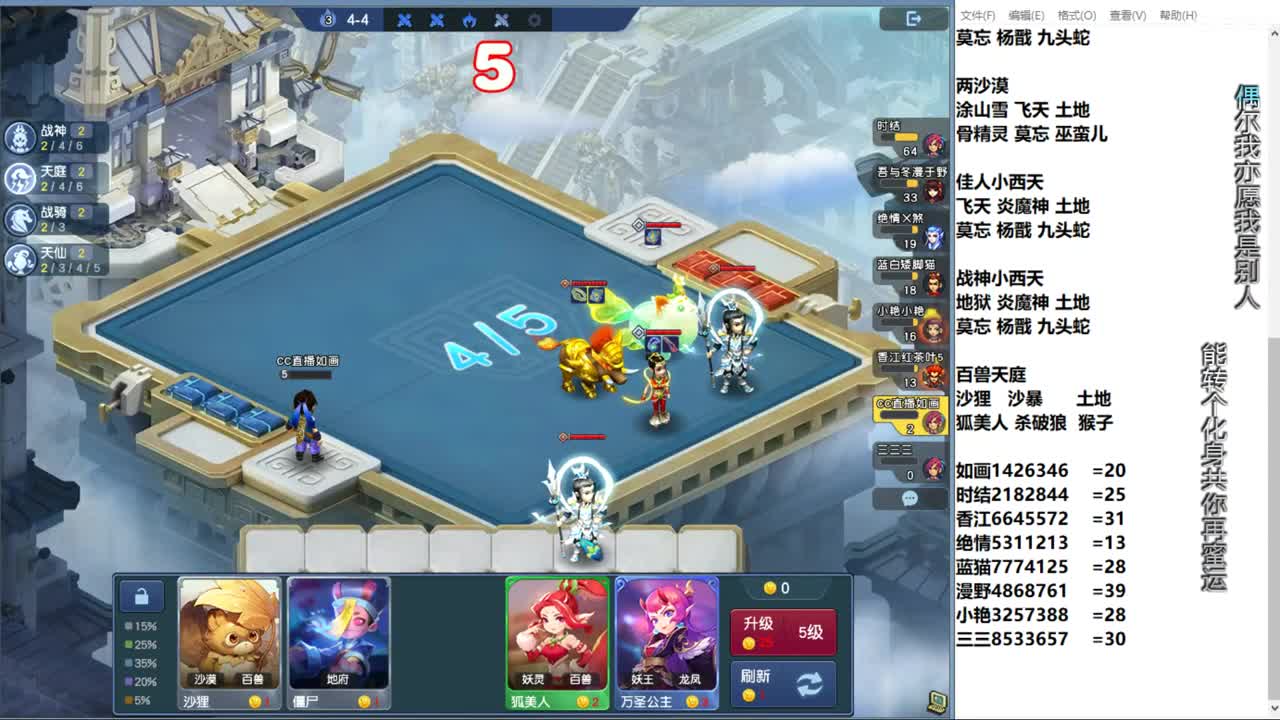Click the 天仙 synergy icon at bottom left

pos(18,259)
